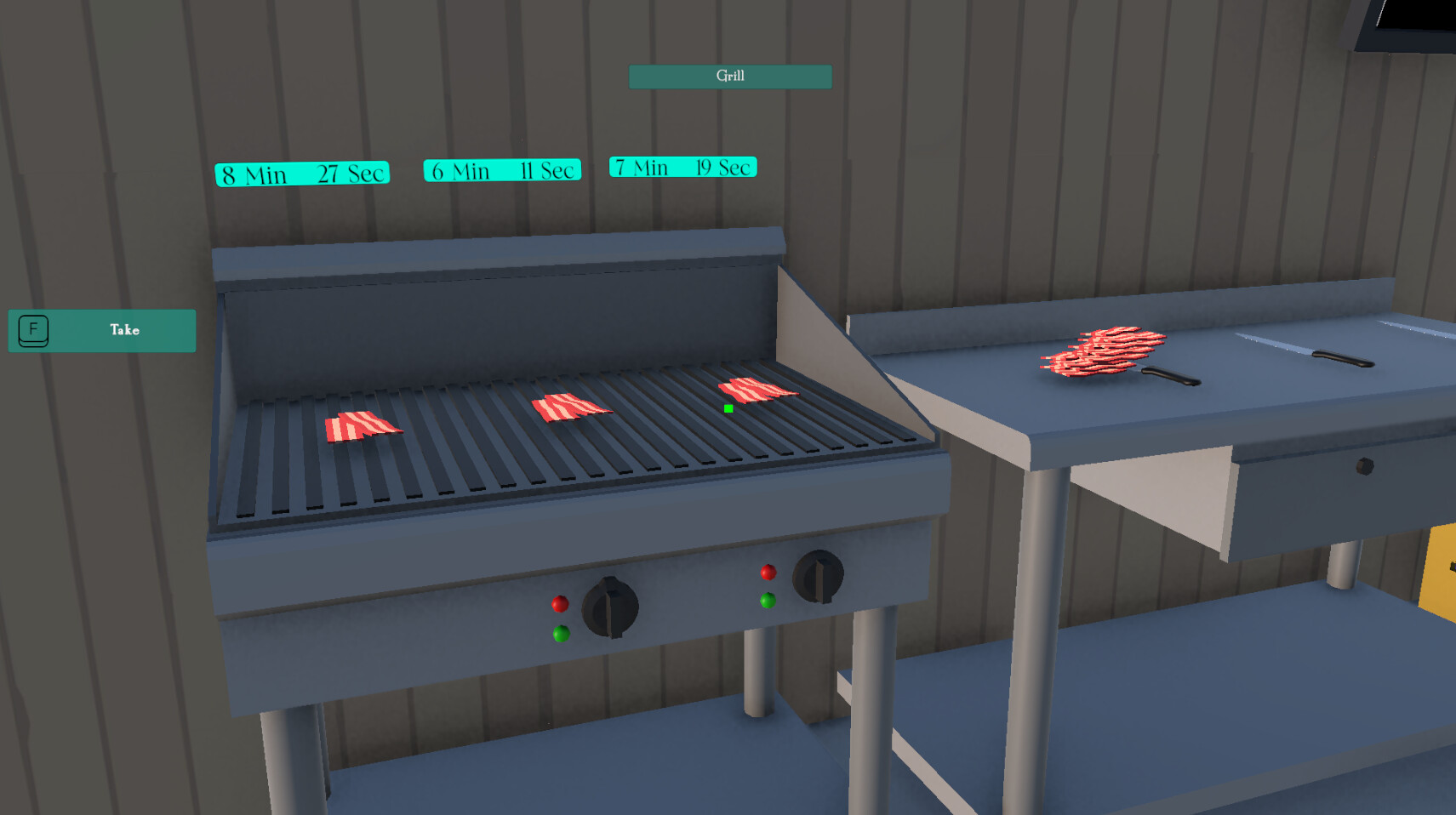The width and height of the screenshot is (1456, 815).
Task: Toggle the left burner's red indicator light
Action: click(560, 604)
